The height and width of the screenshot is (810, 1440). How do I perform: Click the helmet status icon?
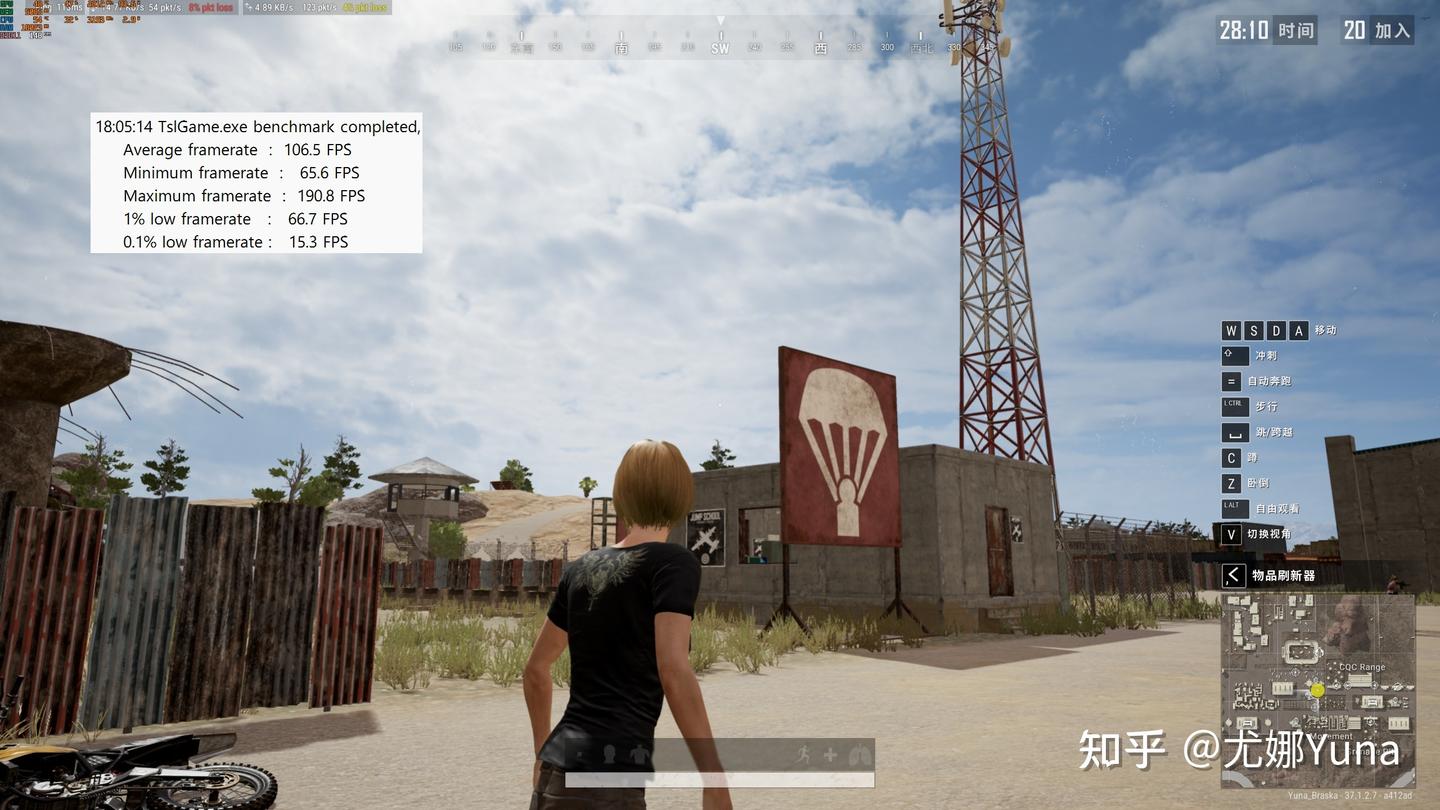609,754
